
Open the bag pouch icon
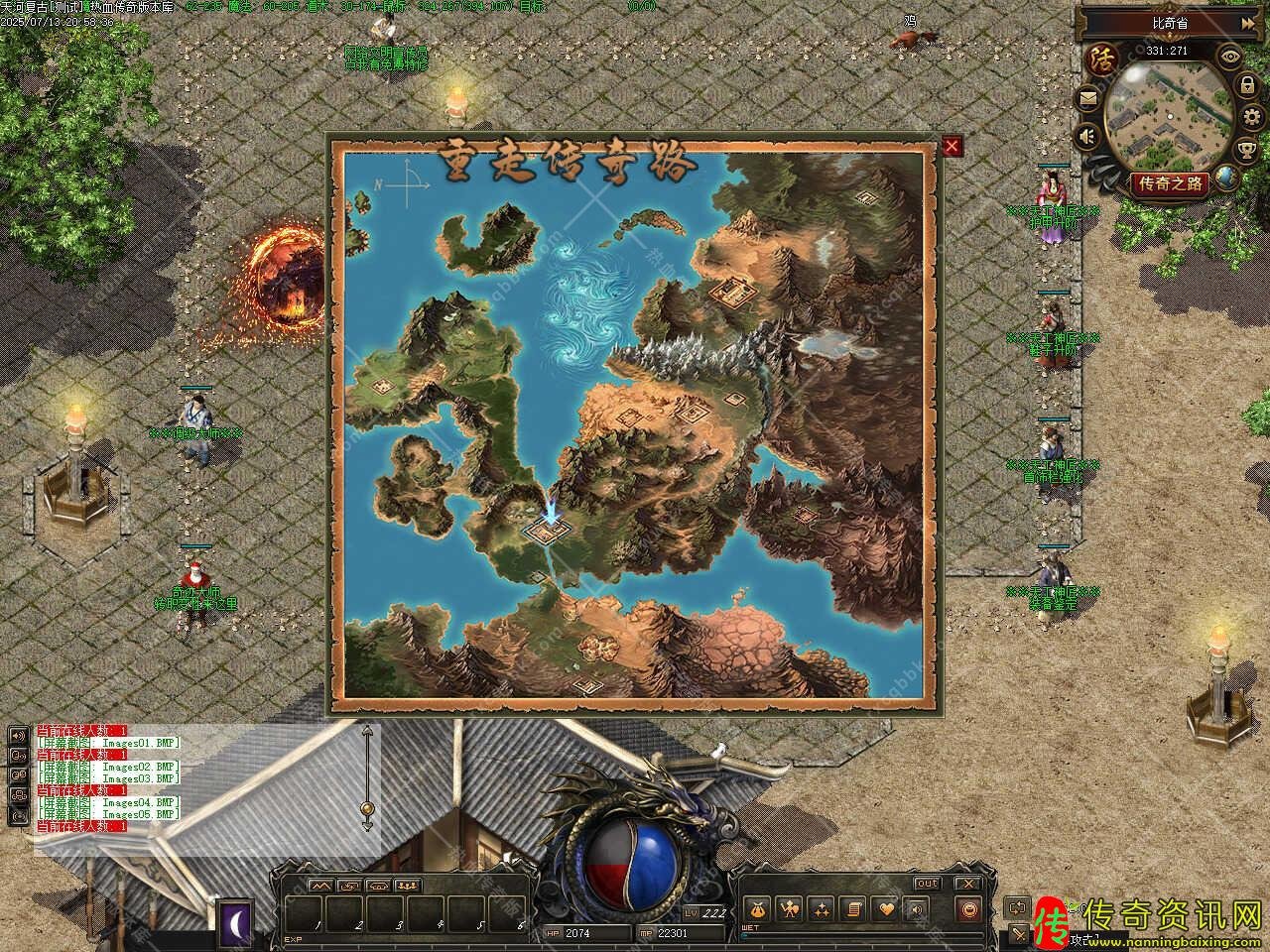[x=756, y=908]
